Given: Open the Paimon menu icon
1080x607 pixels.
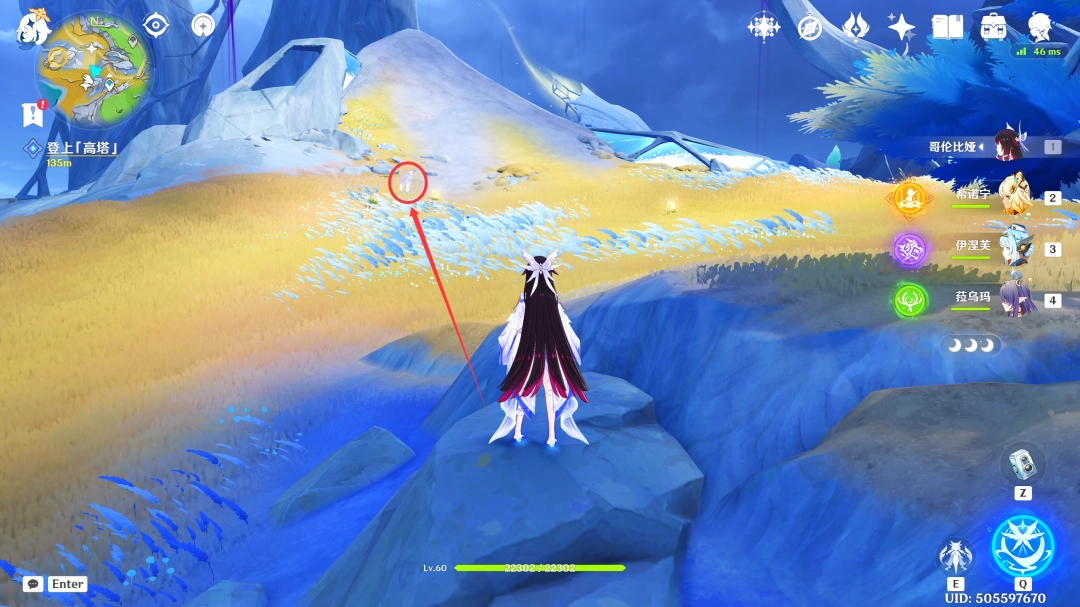Looking at the screenshot, I should pyautogui.click(x=33, y=27).
